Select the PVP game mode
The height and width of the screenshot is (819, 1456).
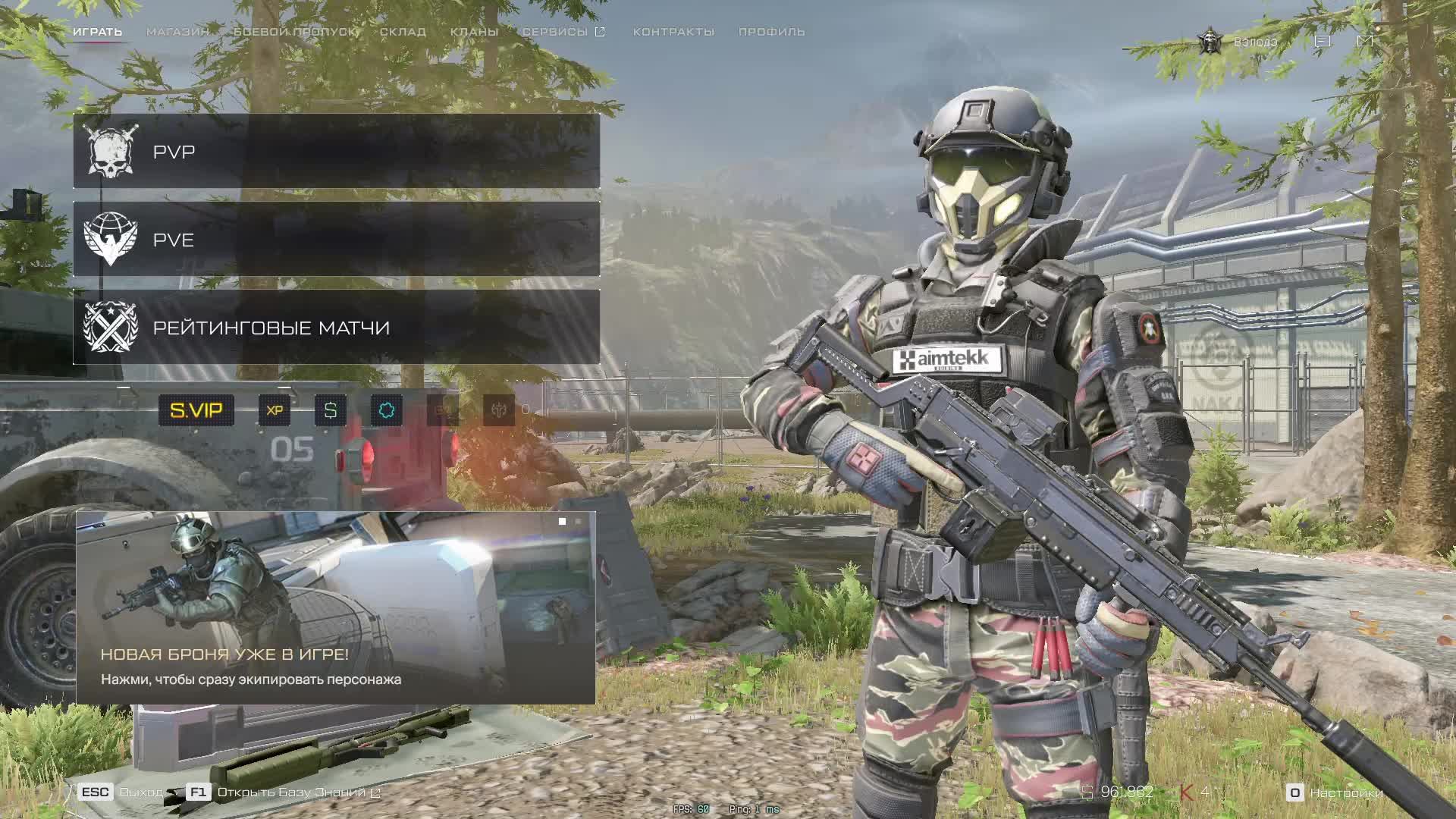coord(336,152)
